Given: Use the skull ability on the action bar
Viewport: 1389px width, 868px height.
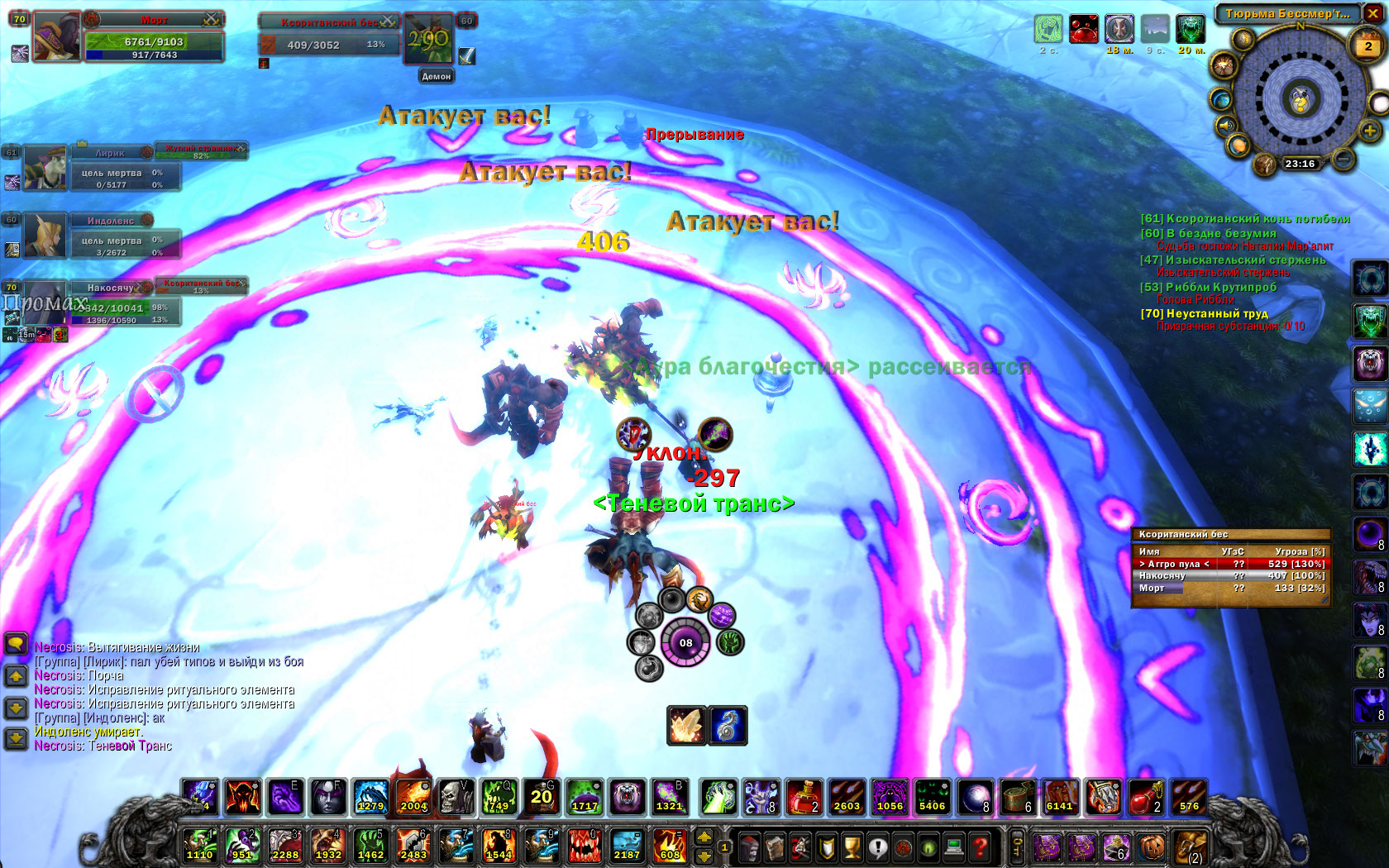Looking at the screenshot, I should (x=454, y=797).
